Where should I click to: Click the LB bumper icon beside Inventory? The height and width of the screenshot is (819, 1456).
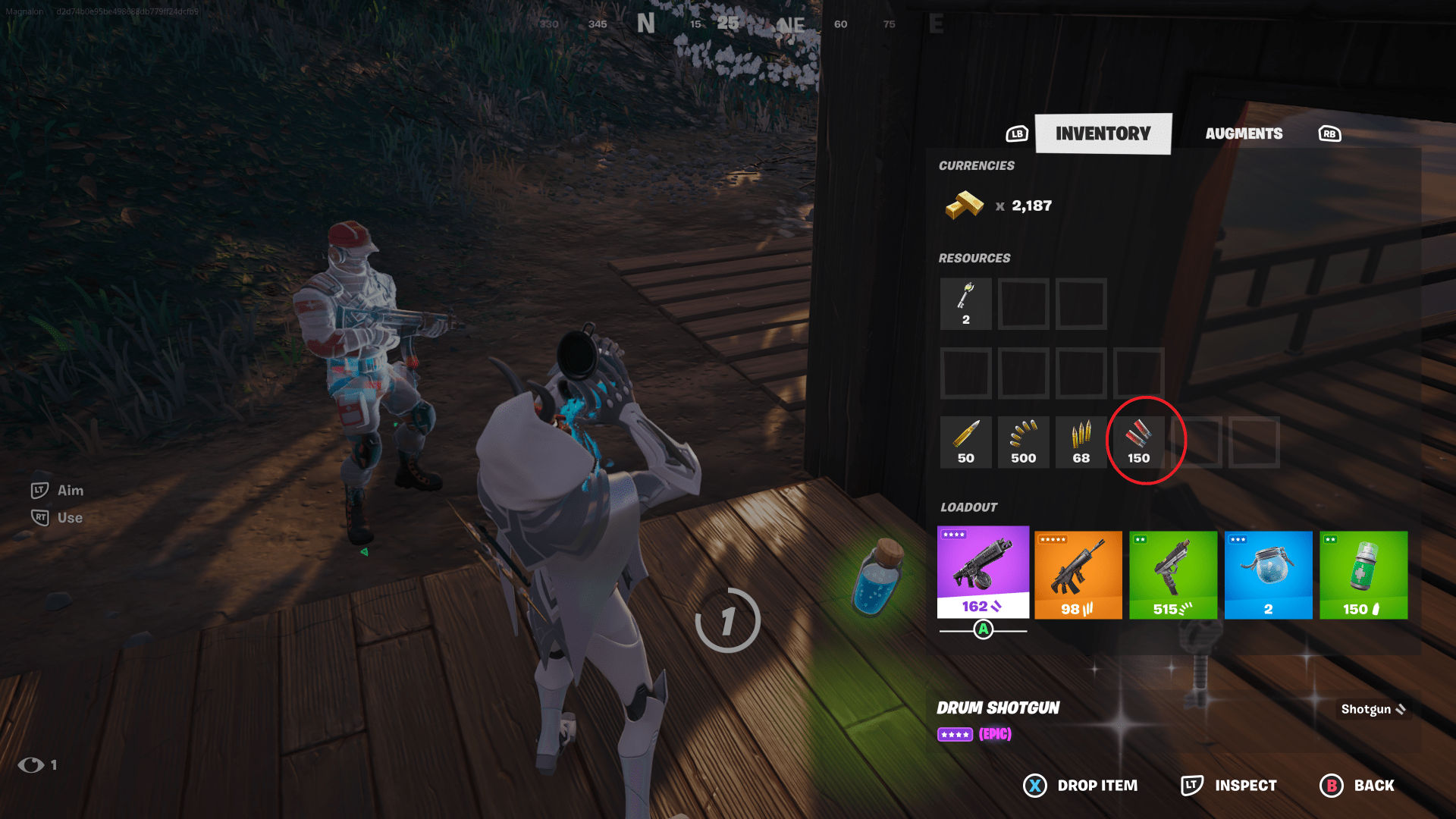pos(1016,133)
